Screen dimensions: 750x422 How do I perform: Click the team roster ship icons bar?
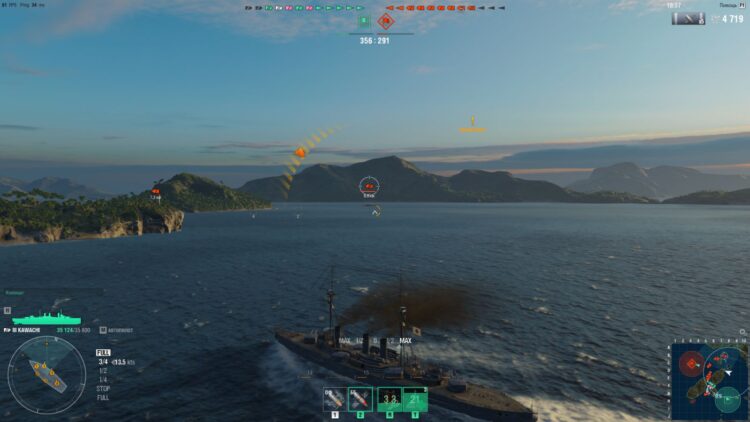click(375, 7)
